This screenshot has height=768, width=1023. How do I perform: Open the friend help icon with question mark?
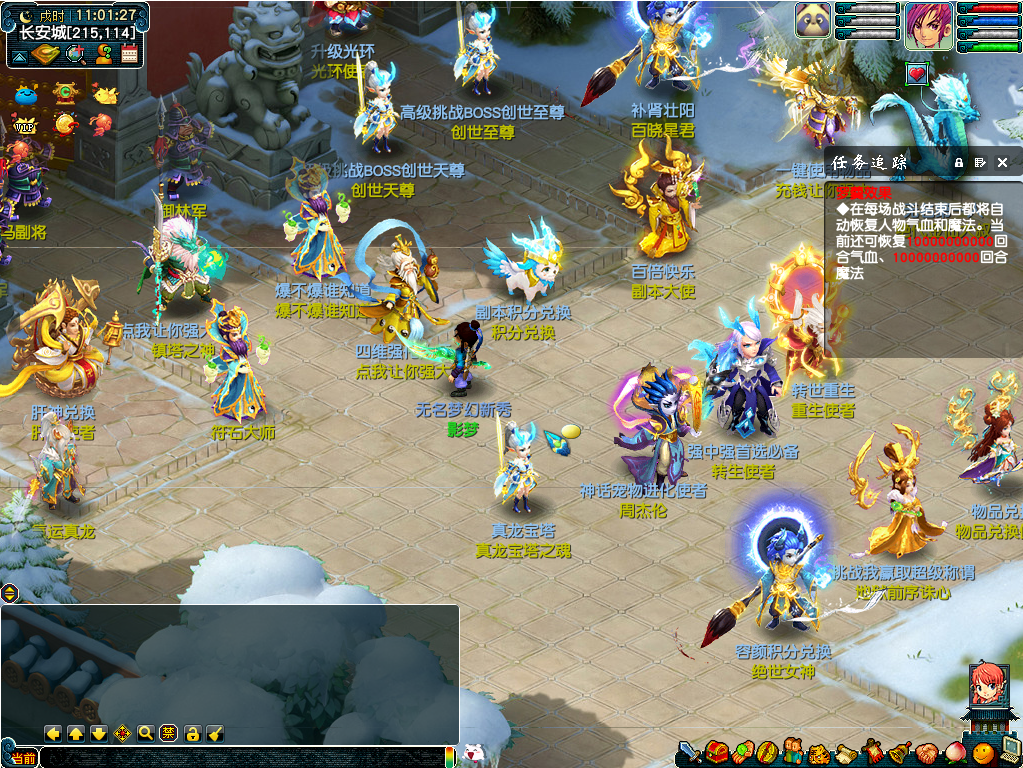[x=102, y=54]
